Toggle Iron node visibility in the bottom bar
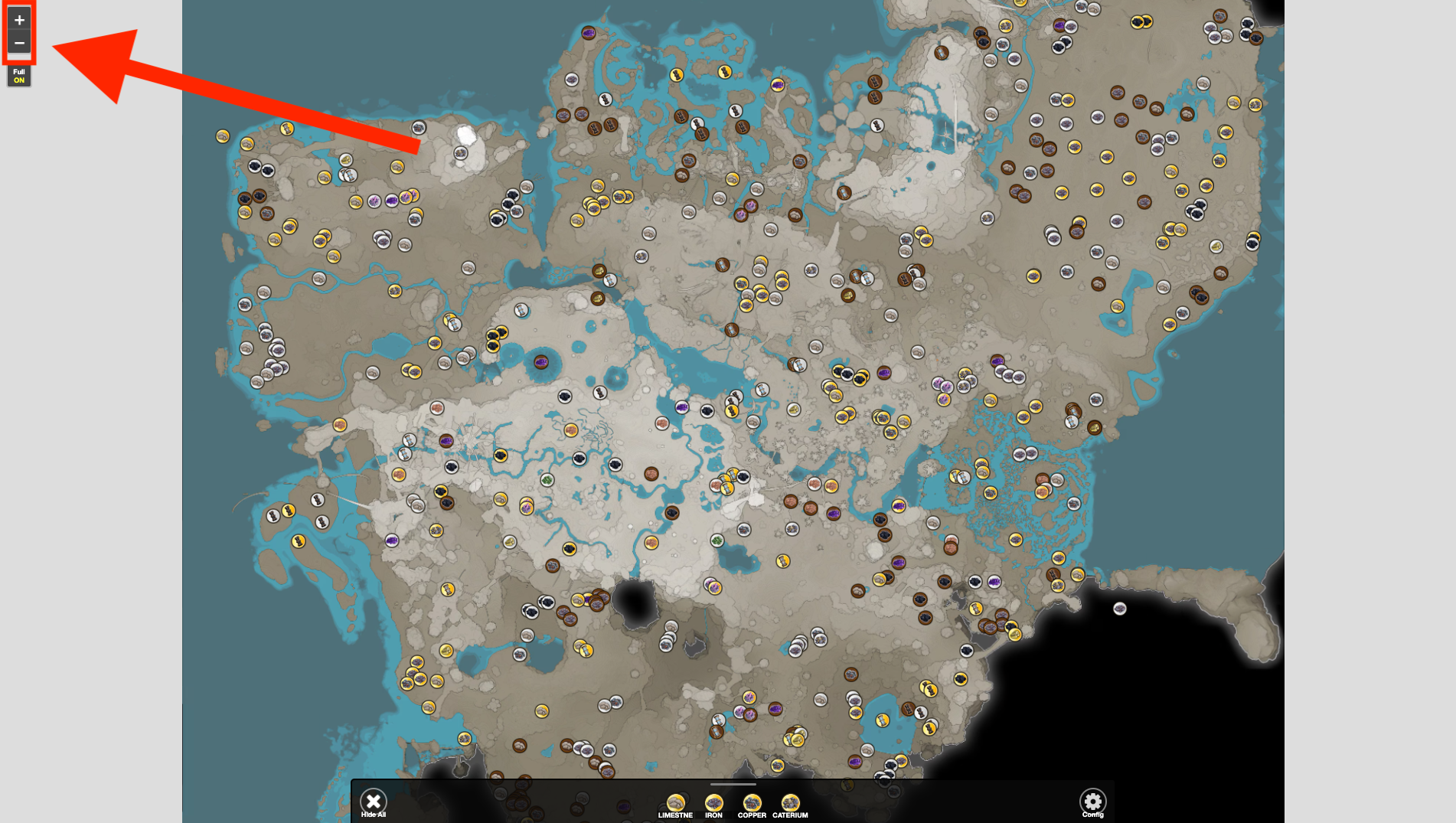This screenshot has width=1456, height=823. tap(713, 802)
